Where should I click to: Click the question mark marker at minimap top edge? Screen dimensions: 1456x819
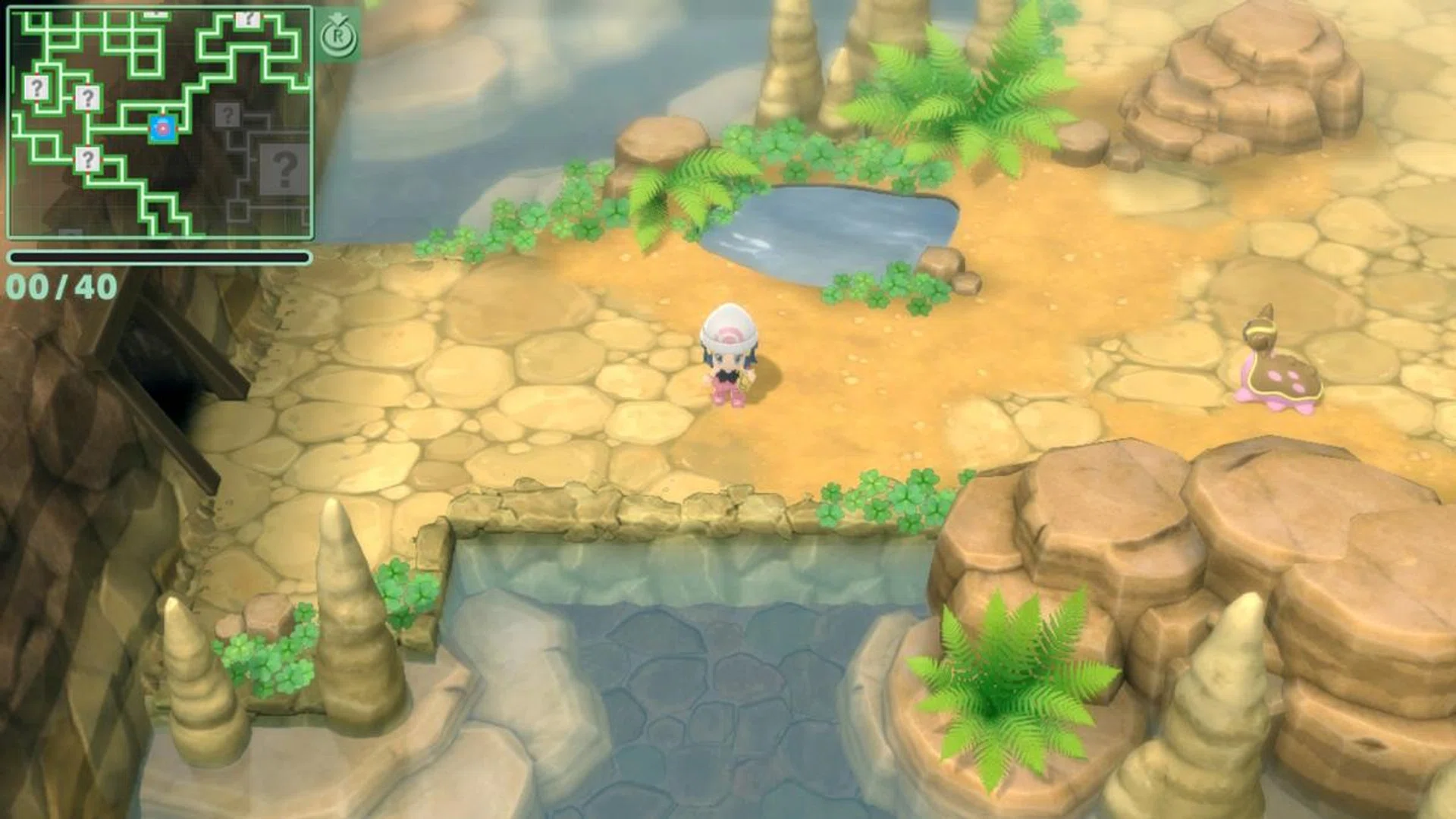tap(247, 19)
